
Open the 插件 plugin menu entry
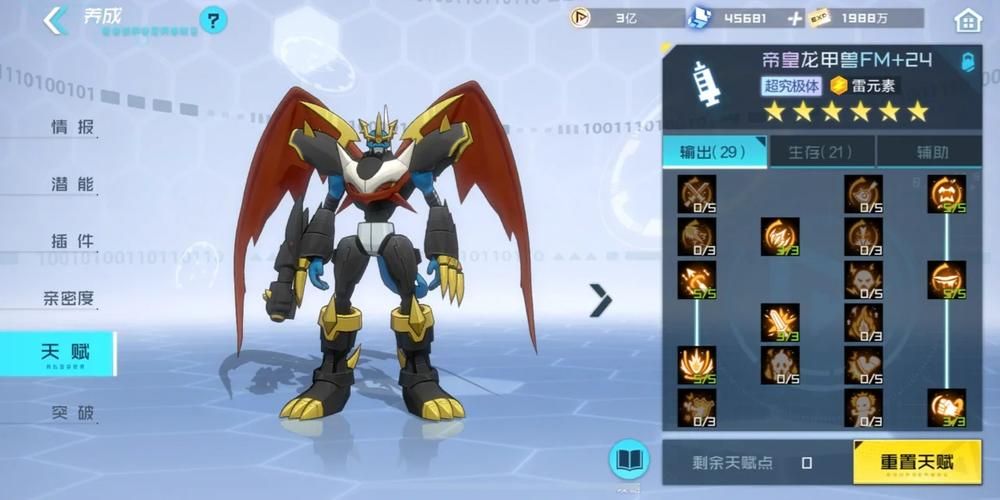[73, 241]
